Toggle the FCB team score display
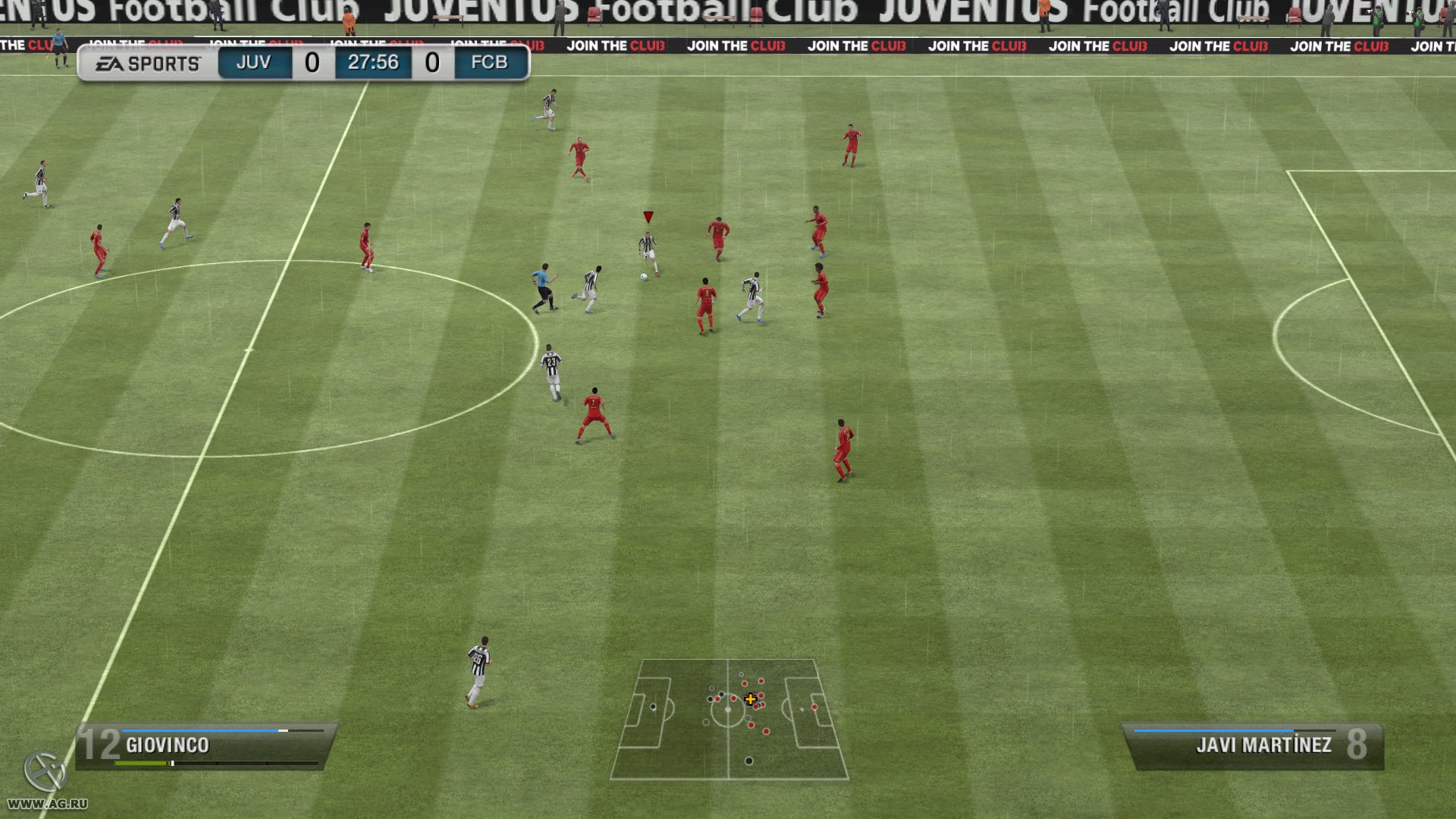This screenshot has width=1456, height=819. 433,63
